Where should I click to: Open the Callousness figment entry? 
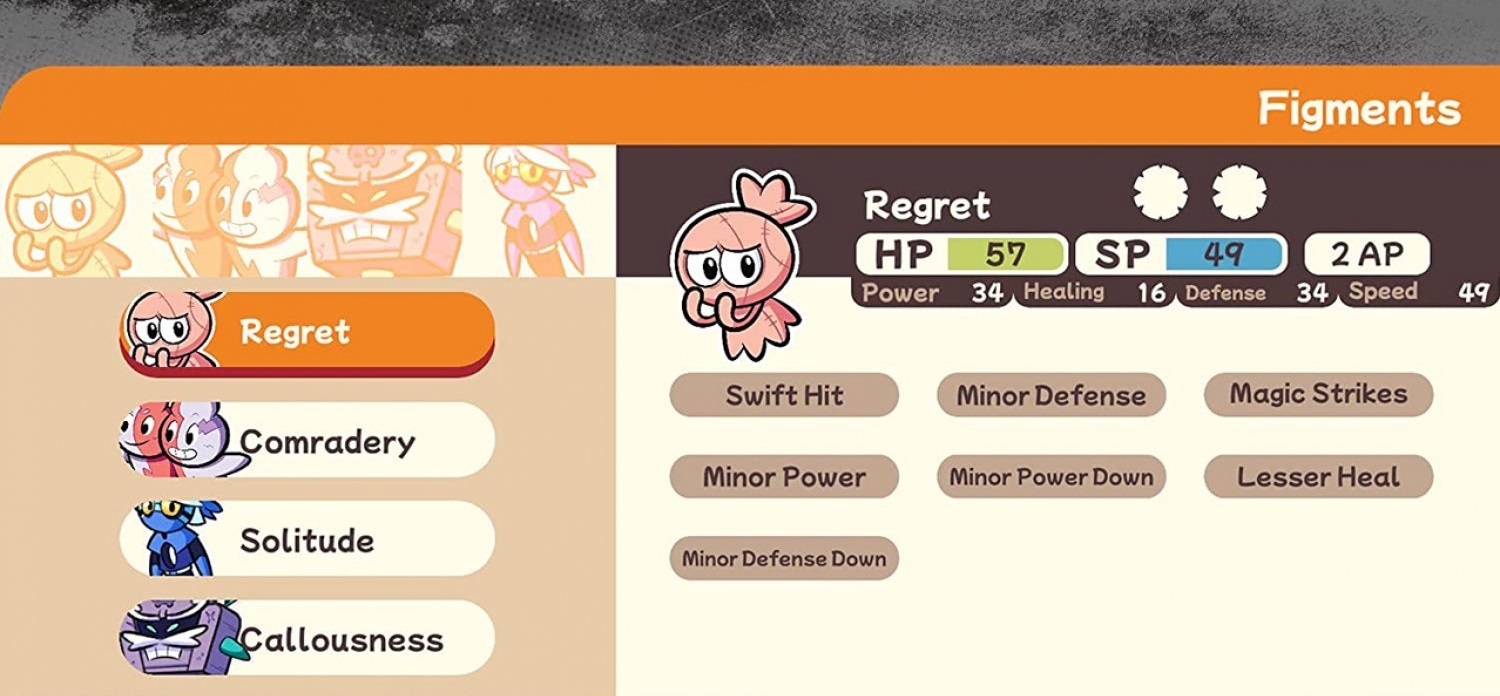point(307,639)
